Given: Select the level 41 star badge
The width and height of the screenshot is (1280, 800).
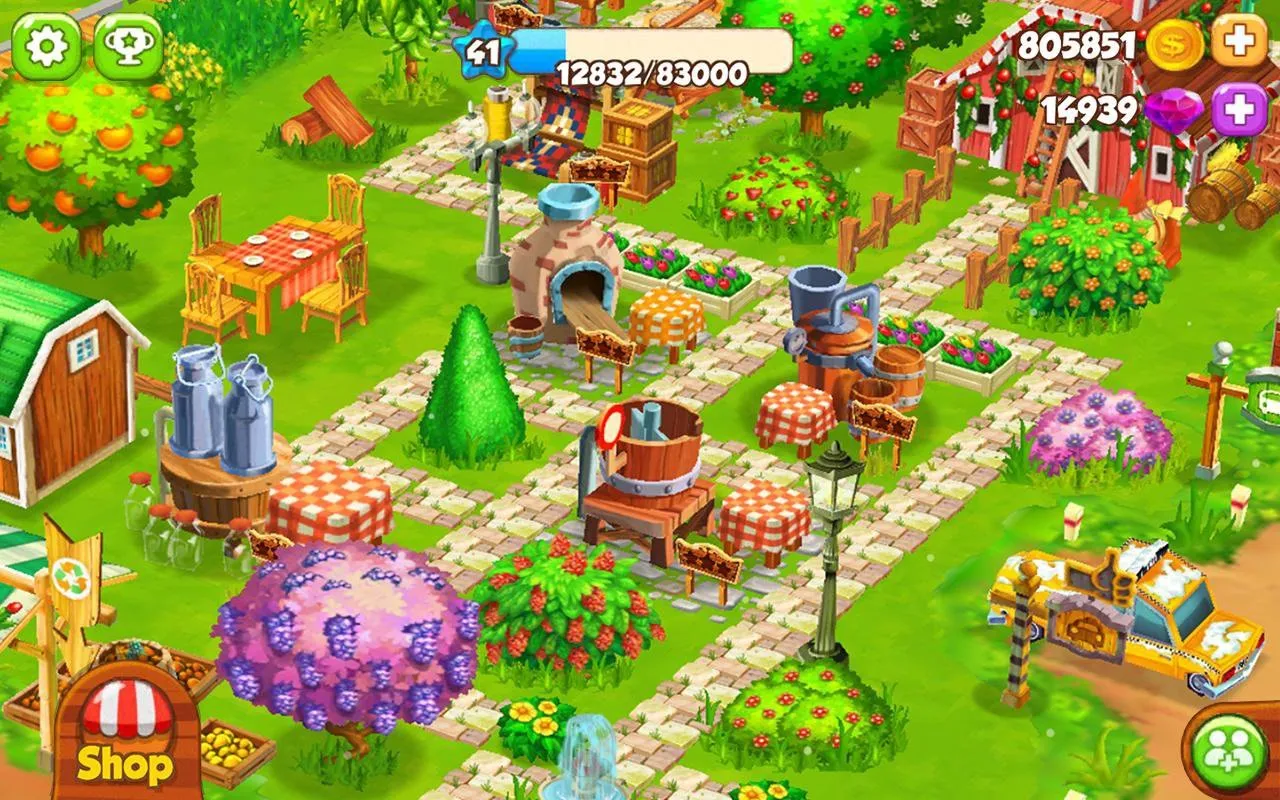Looking at the screenshot, I should coord(484,48).
